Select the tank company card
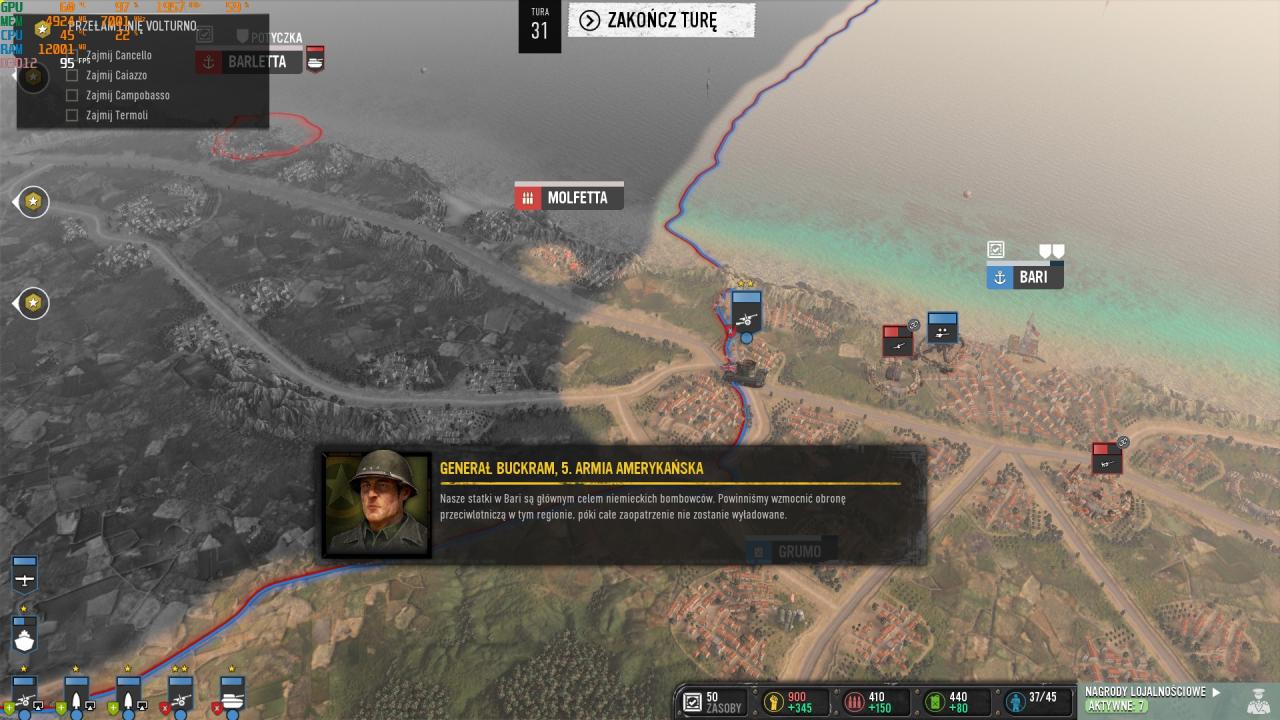 click(232, 694)
